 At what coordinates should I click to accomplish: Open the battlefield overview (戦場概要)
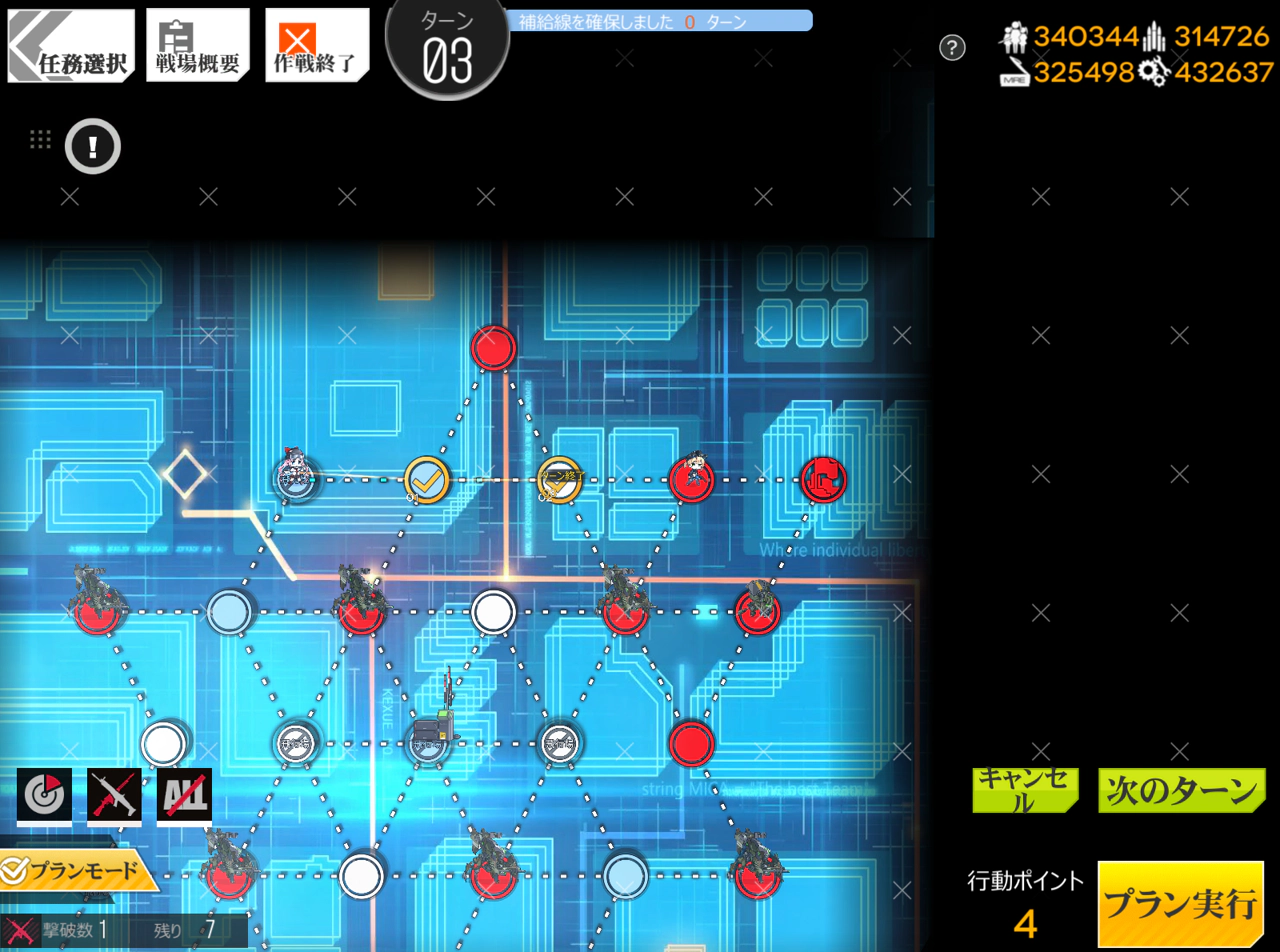pos(197,46)
